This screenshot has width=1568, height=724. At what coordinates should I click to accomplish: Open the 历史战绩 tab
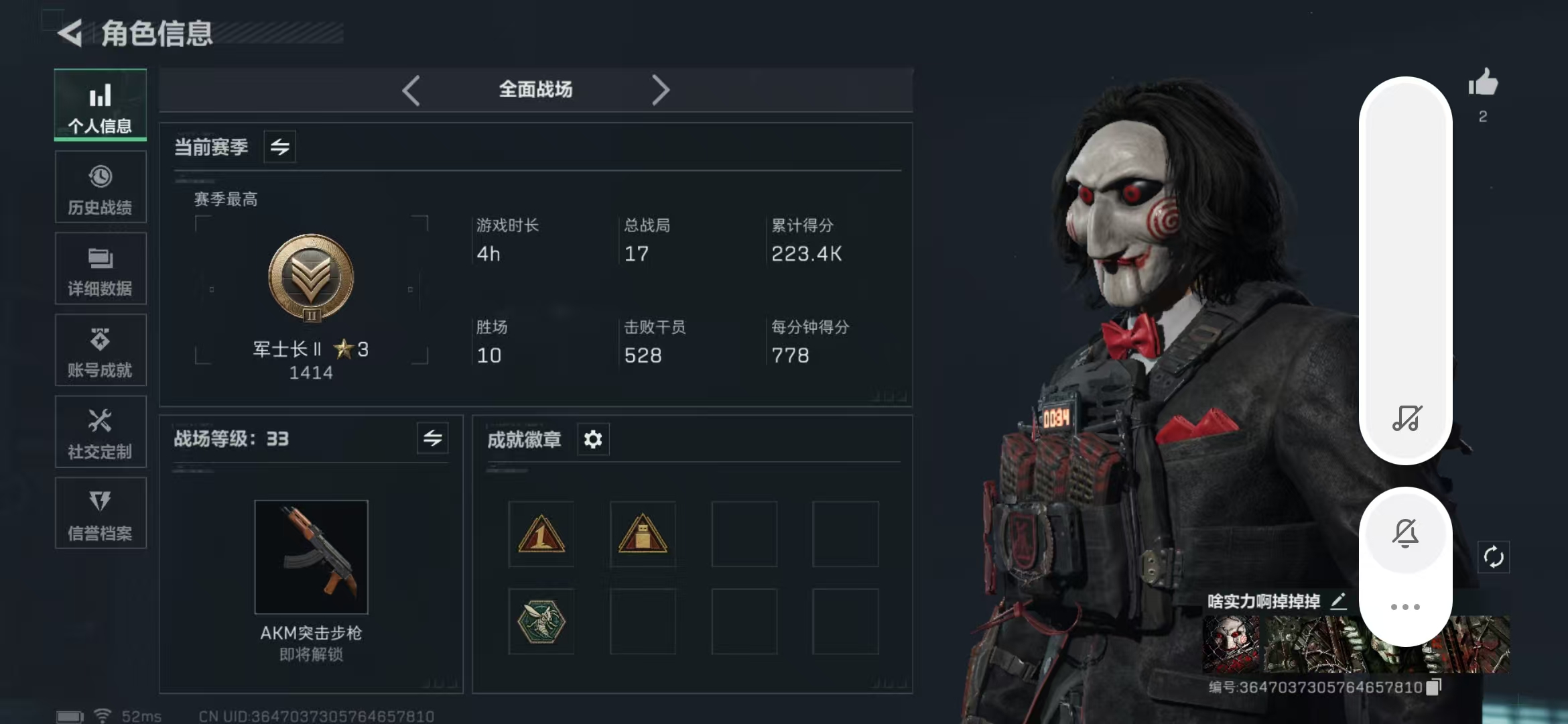pyautogui.click(x=101, y=187)
